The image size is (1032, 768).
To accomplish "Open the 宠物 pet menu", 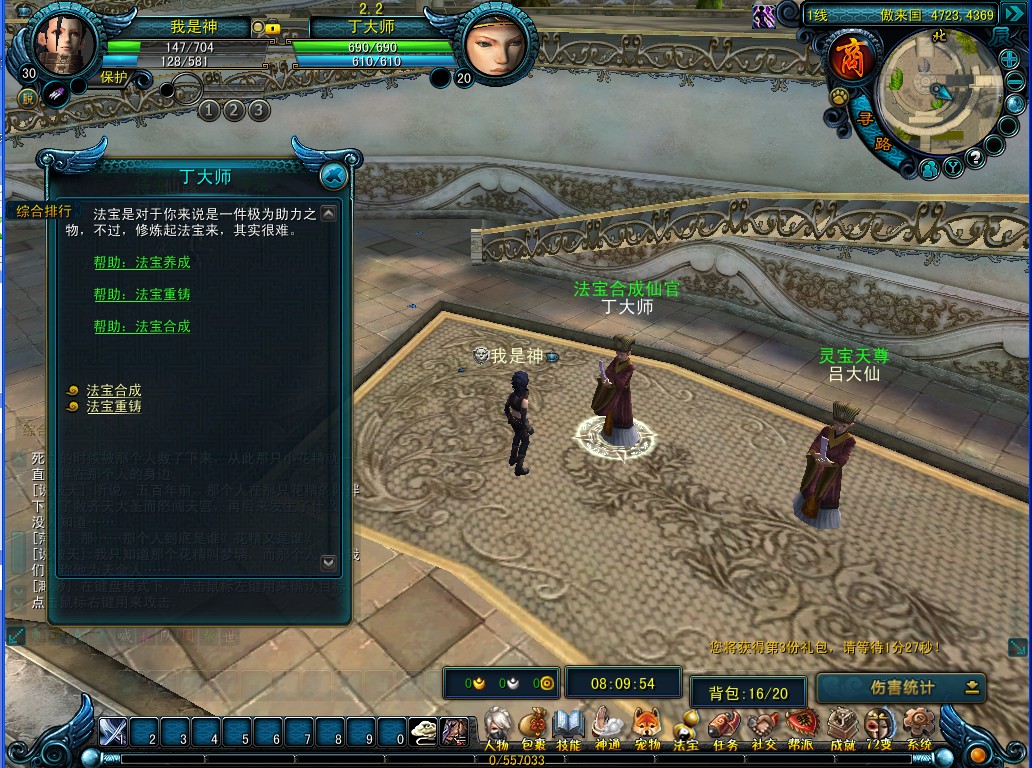I will click(647, 726).
